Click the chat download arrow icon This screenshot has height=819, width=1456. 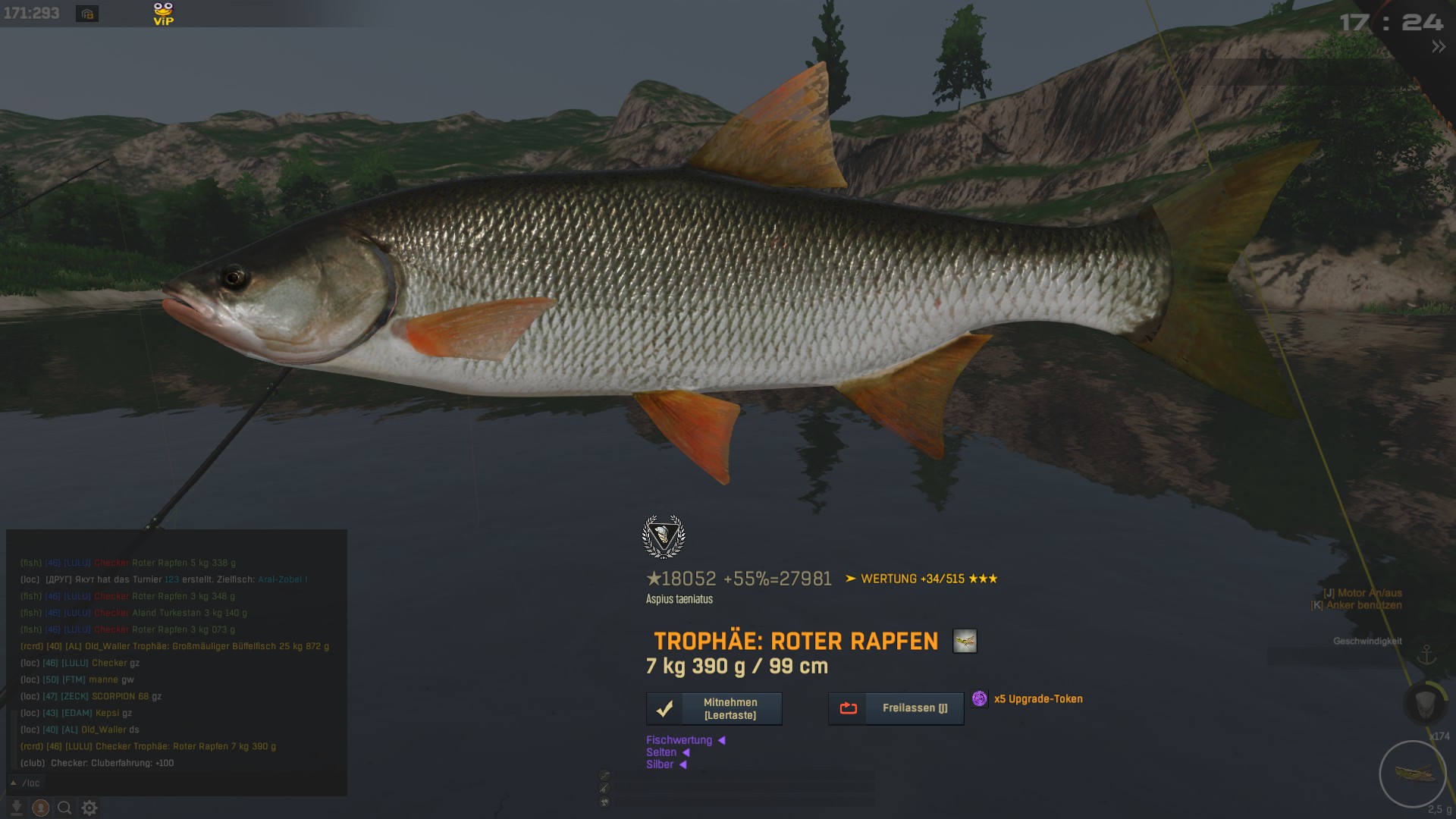17,808
